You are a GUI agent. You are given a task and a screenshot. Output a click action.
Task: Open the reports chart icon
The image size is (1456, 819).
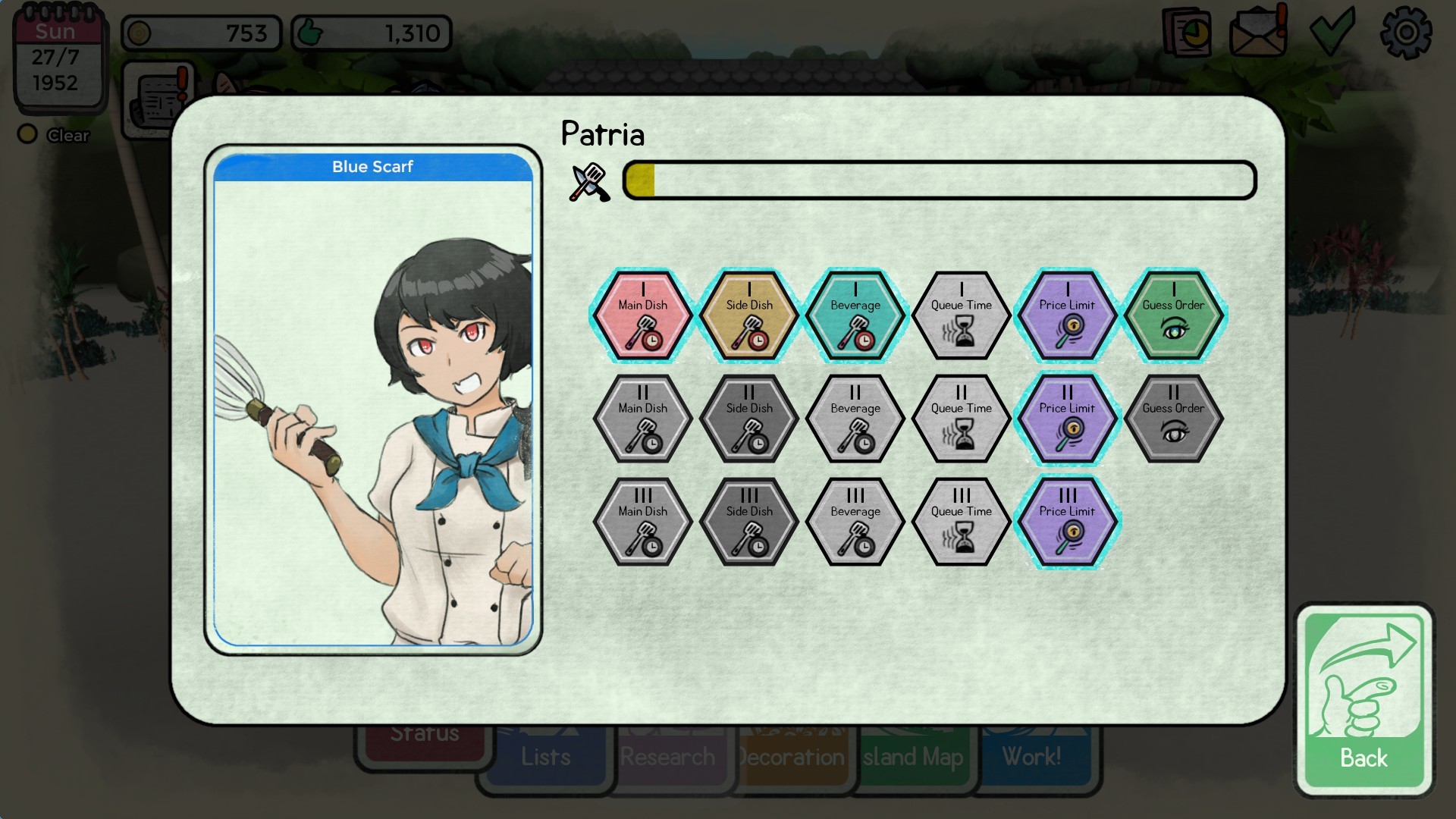pos(1185,30)
